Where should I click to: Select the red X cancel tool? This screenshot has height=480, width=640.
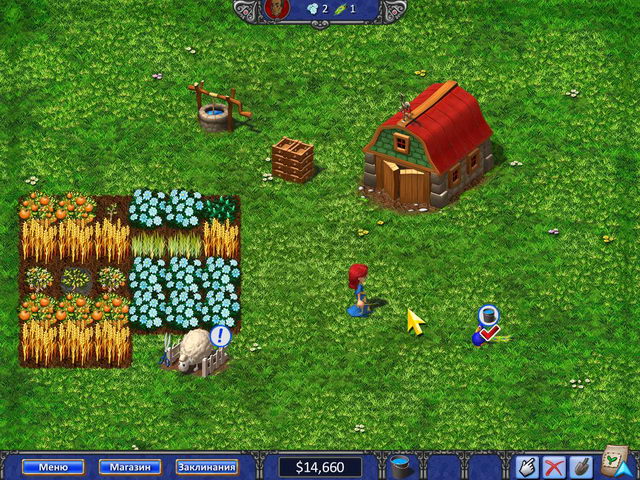pos(553,466)
